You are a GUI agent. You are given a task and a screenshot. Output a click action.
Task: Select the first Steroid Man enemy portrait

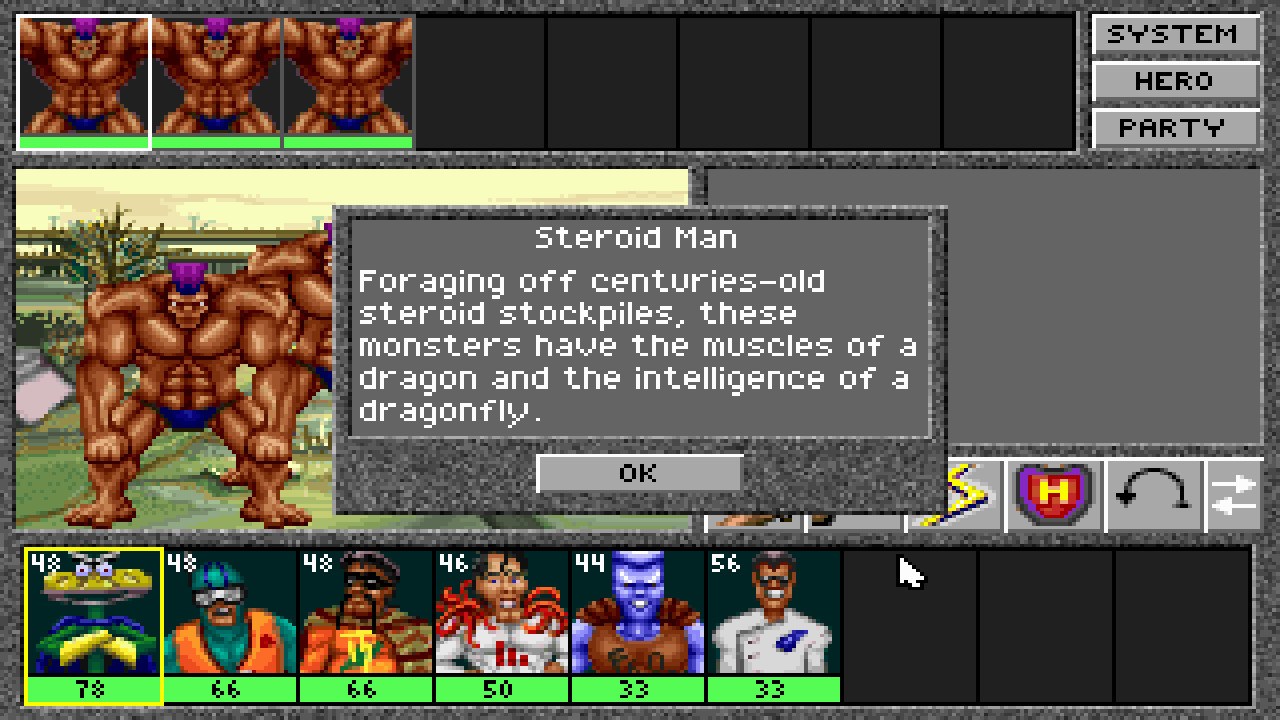[x=81, y=75]
